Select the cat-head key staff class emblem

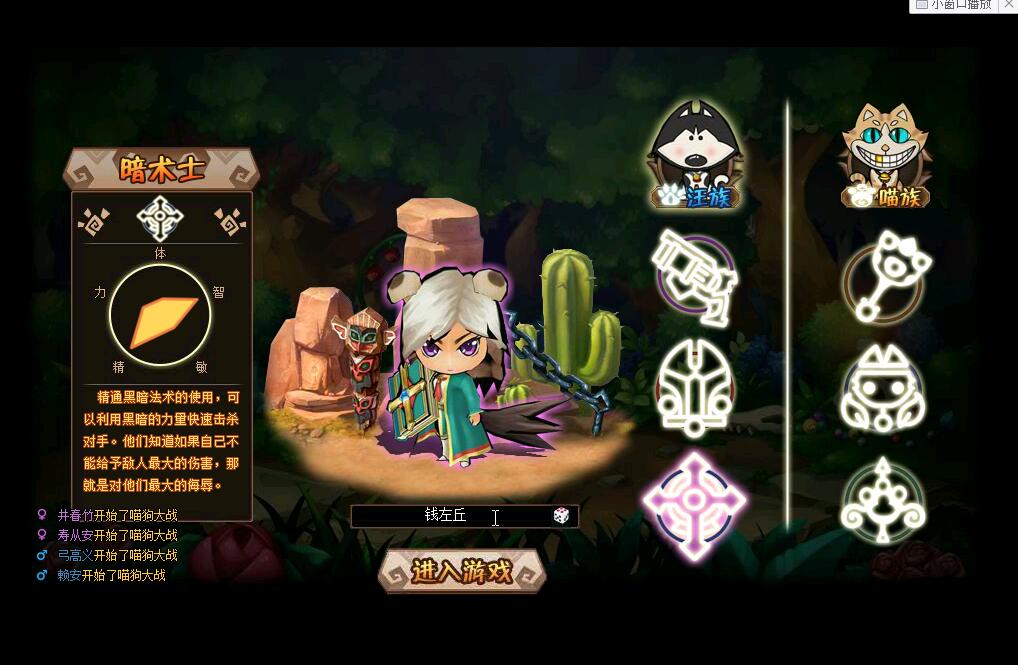885,277
